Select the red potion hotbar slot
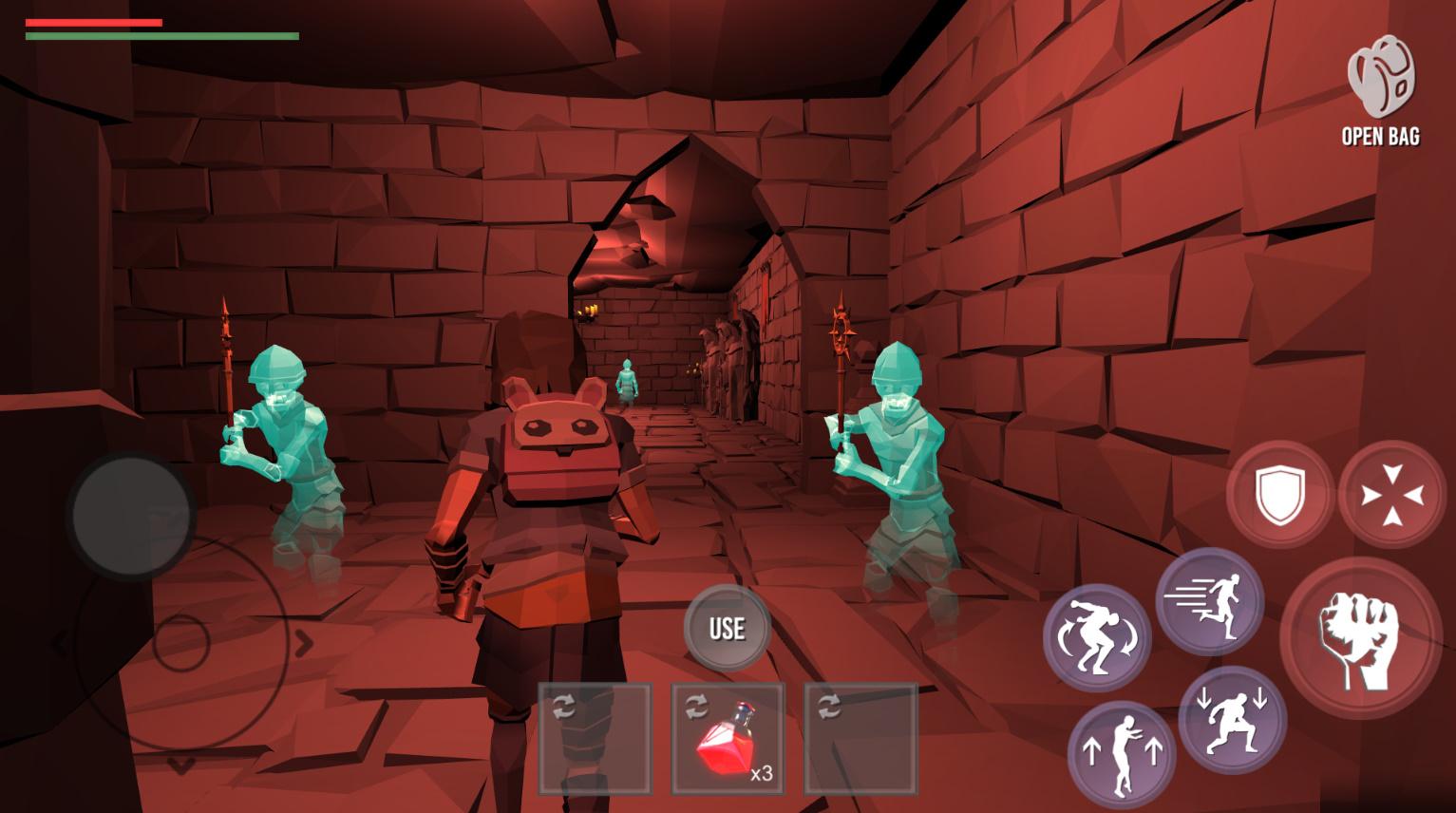This screenshot has height=813, width=1456. coord(728,738)
